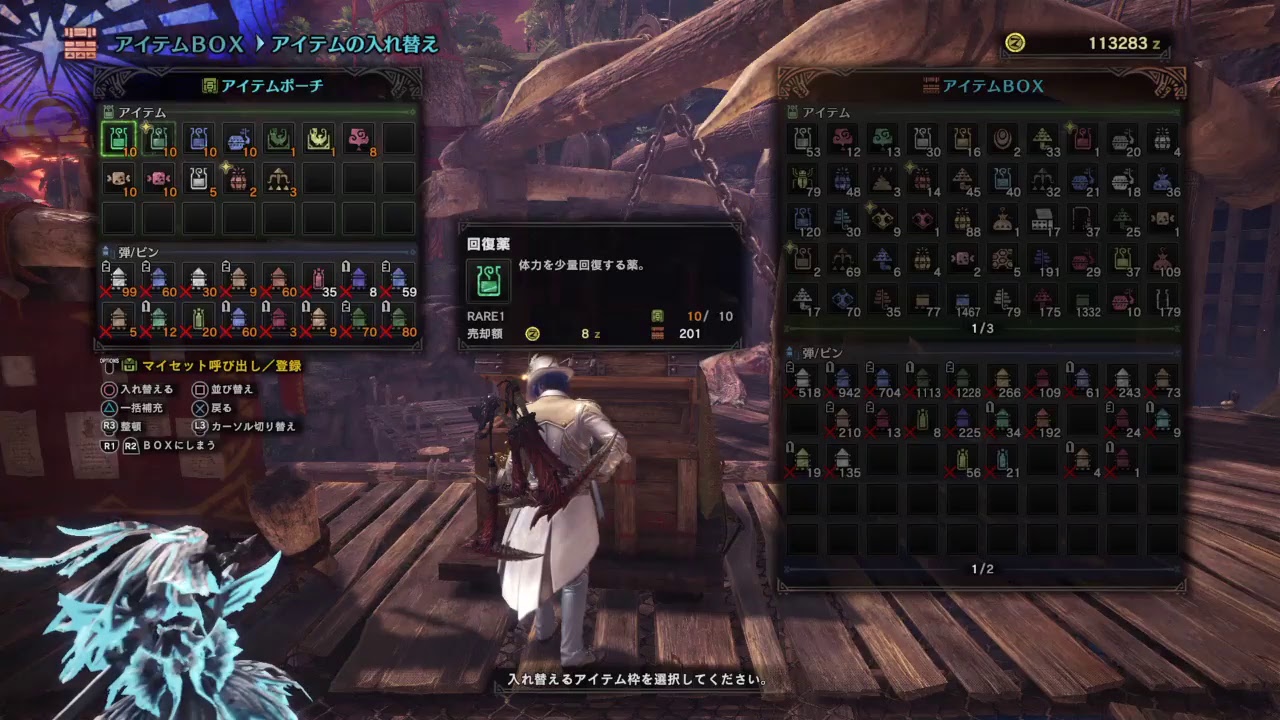Select the white potion with count 5

pos(198,179)
